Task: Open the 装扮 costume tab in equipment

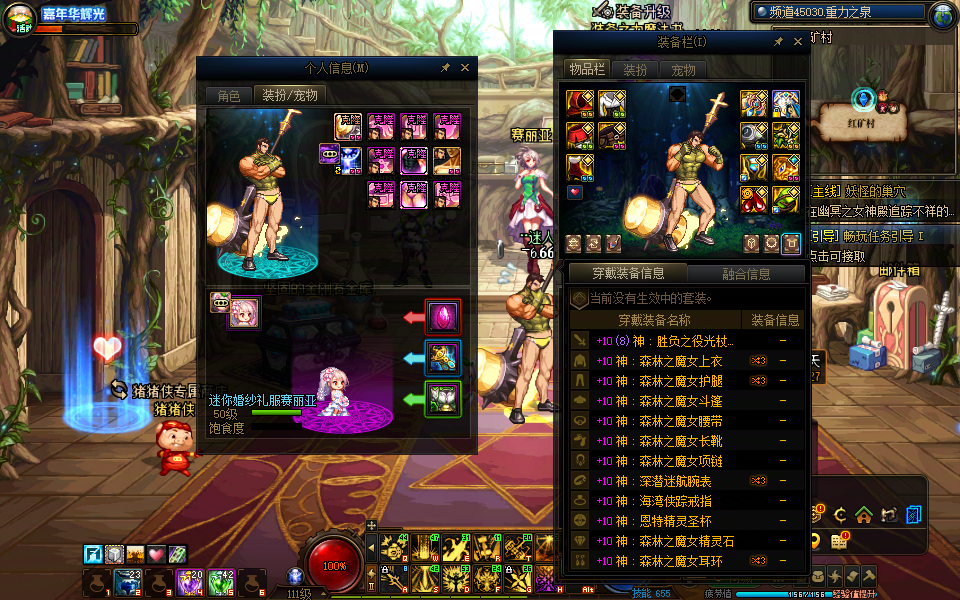Action: coord(635,70)
